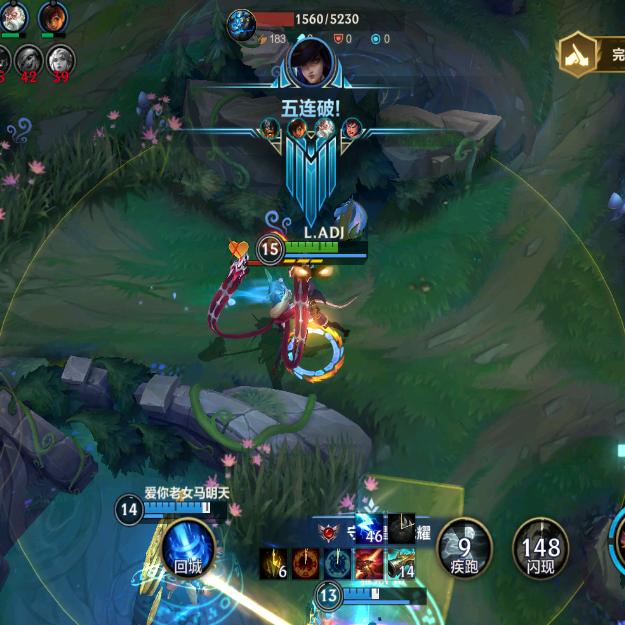Tap the gold hexagon button at right edge
625x625 pixels.
(577, 53)
